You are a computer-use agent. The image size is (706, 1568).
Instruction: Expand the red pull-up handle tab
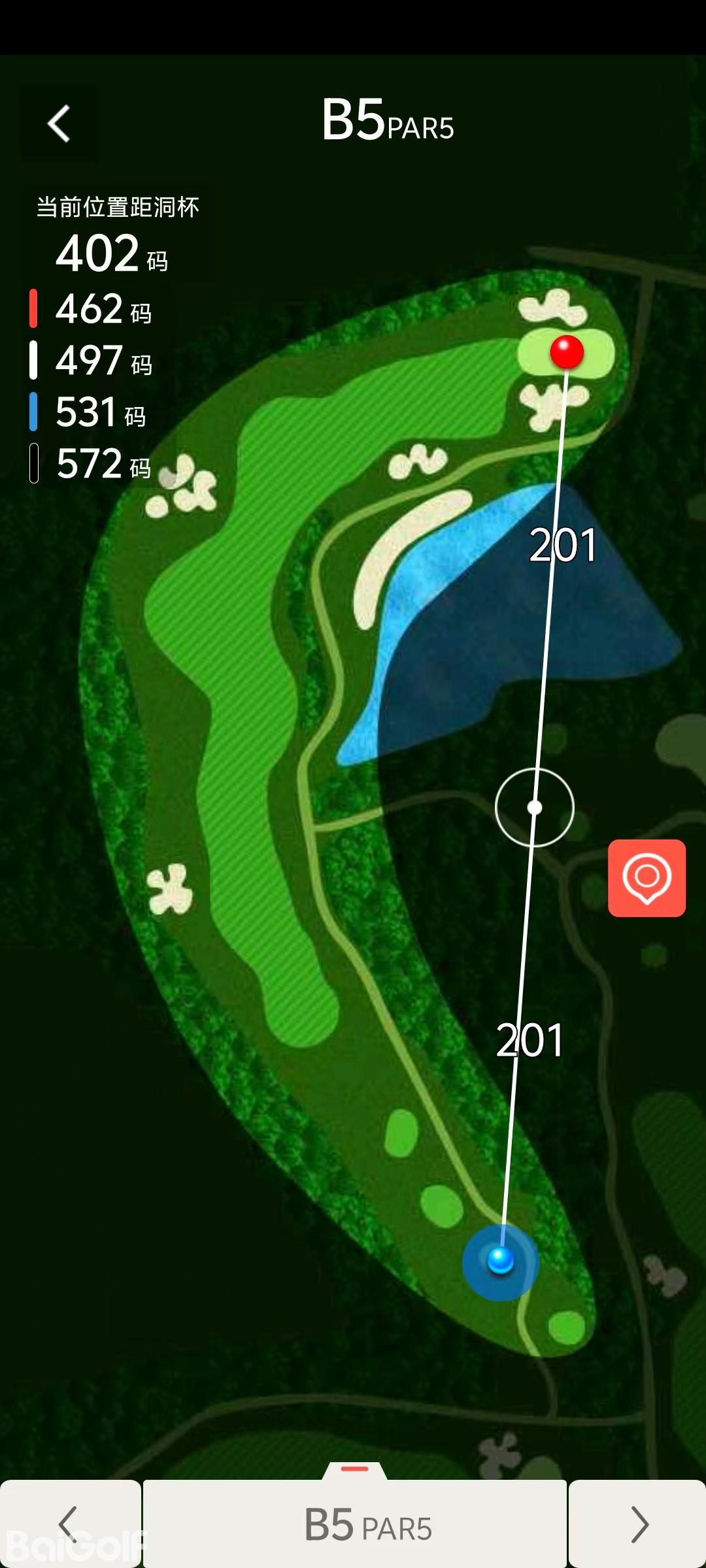[x=355, y=1469]
